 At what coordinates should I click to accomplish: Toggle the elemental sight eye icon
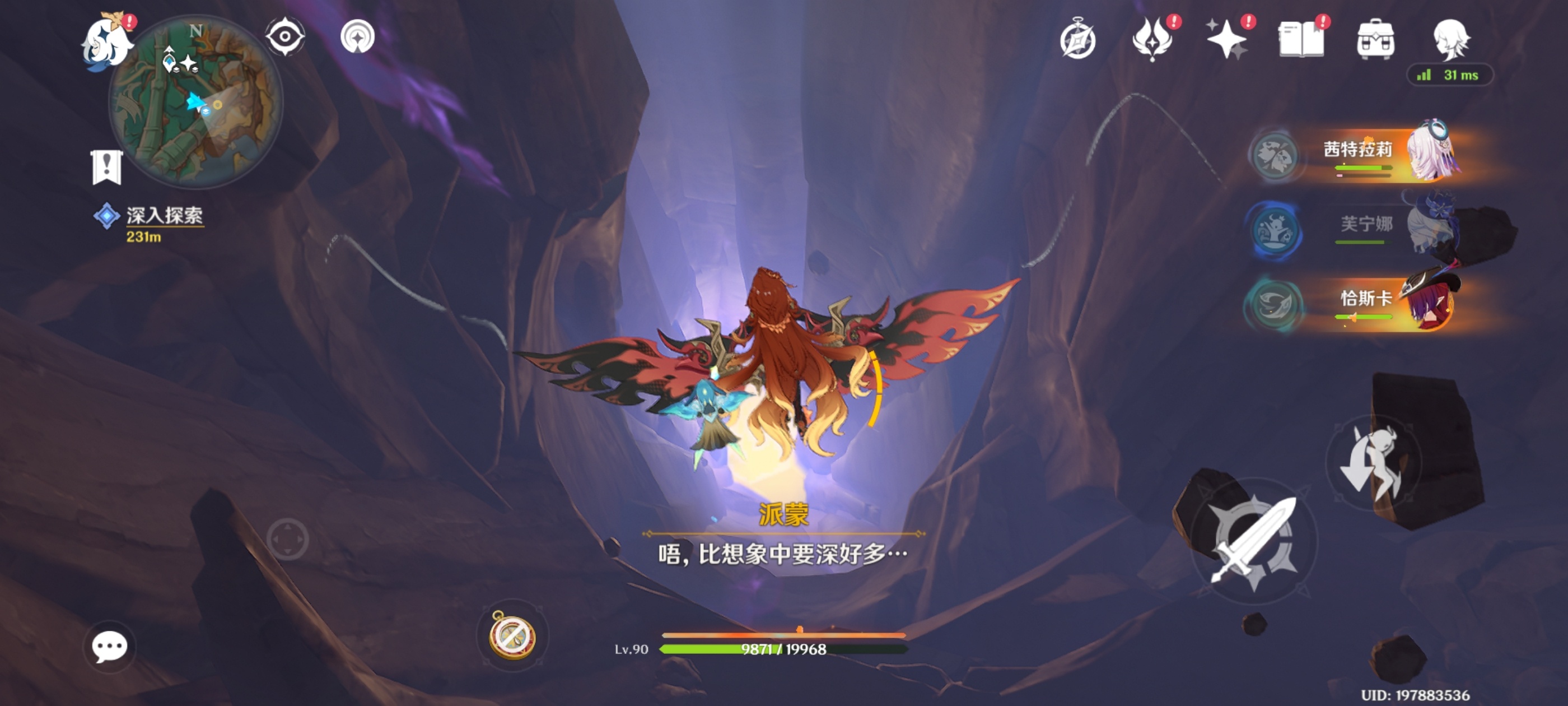pyautogui.click(x=285, y=36)
